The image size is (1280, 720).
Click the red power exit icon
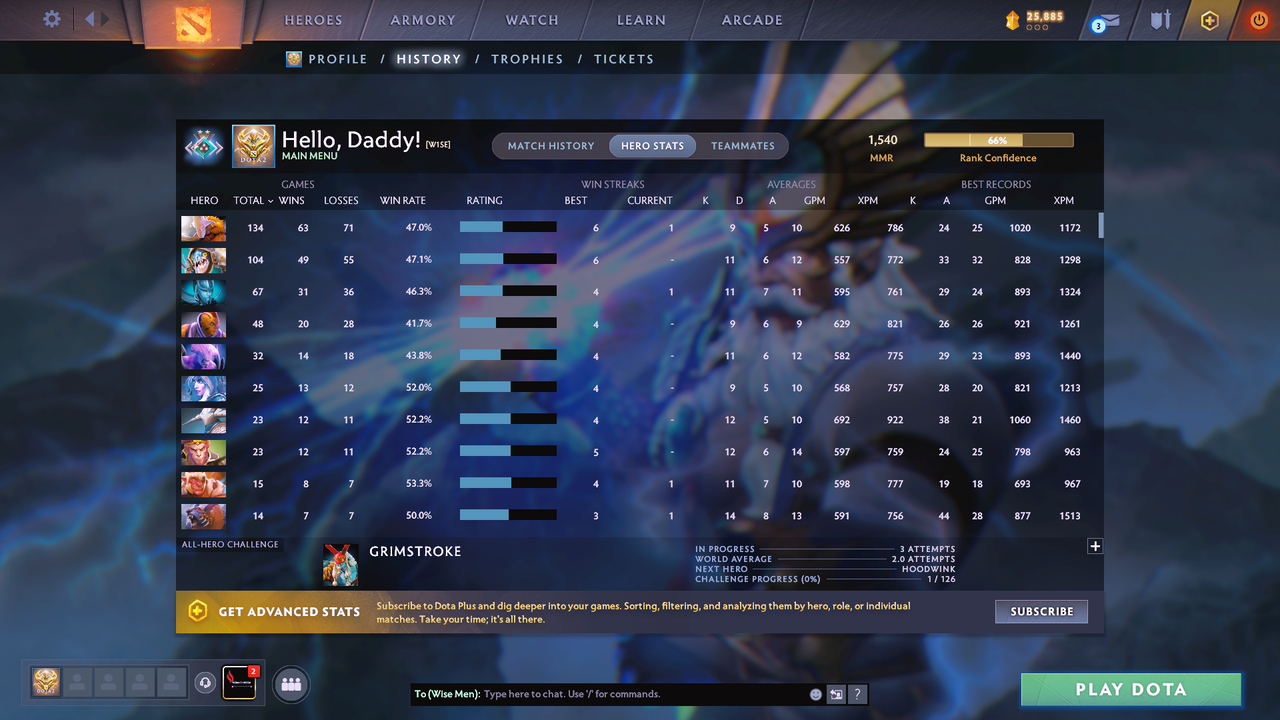(1258, 19)
